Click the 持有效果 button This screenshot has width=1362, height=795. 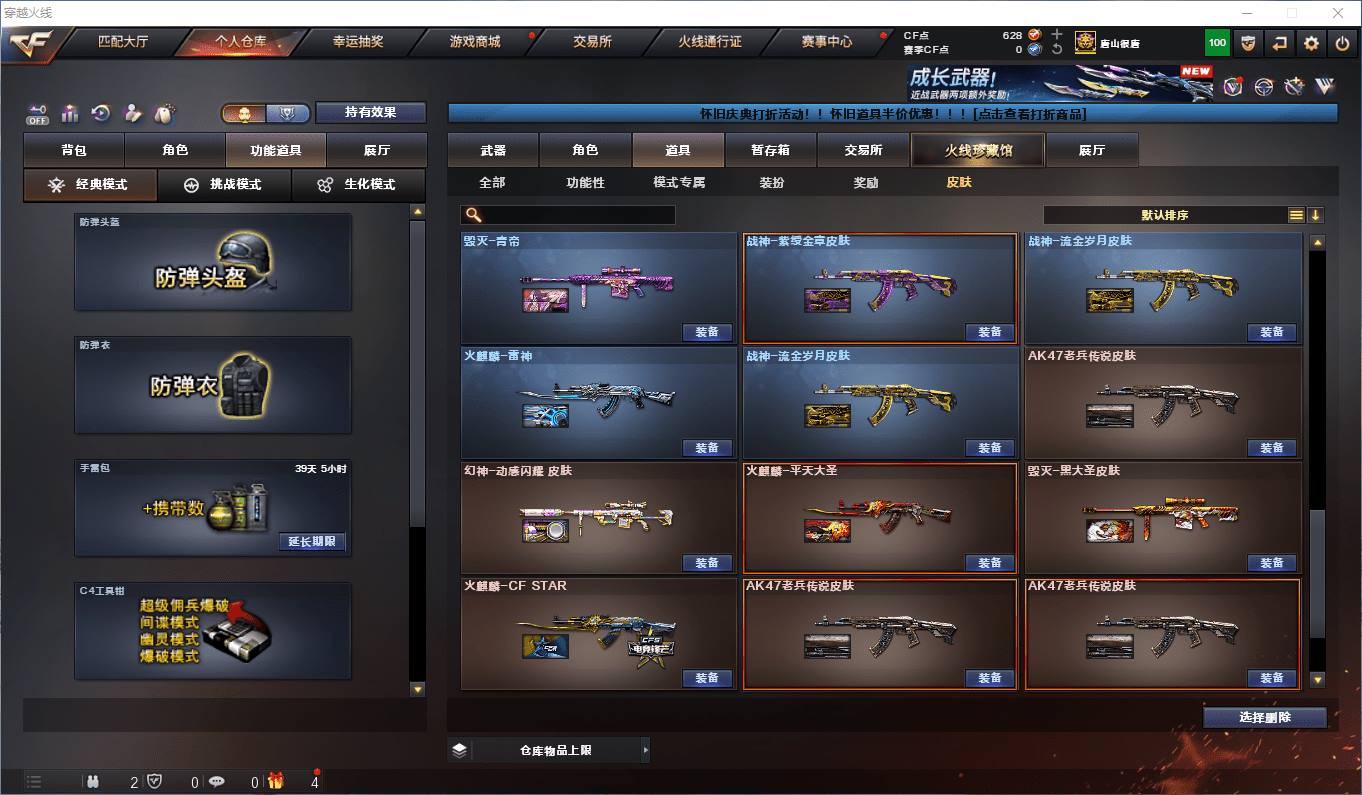click(371, 112)
